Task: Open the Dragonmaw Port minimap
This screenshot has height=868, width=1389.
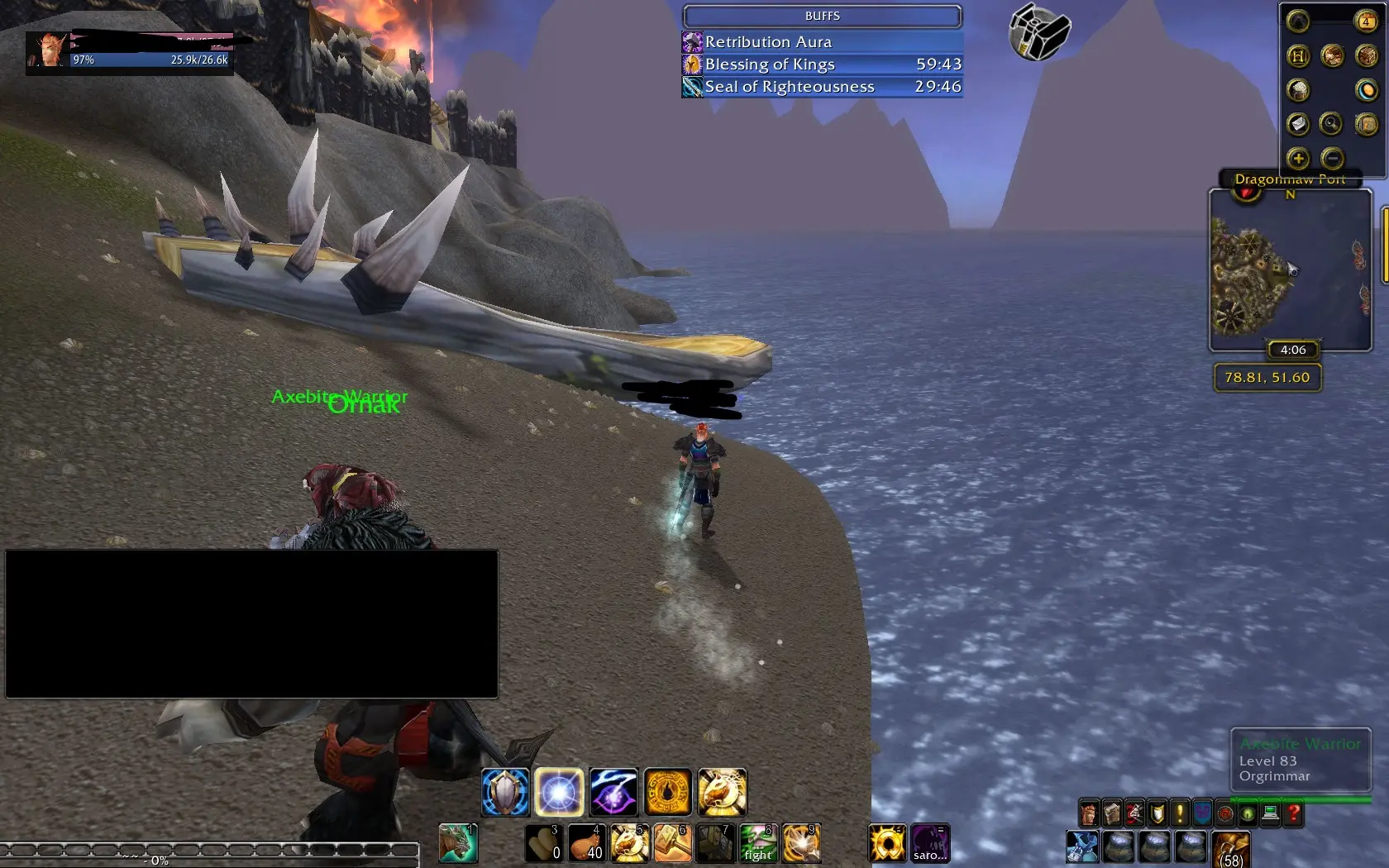Action: pos(1290,269)
